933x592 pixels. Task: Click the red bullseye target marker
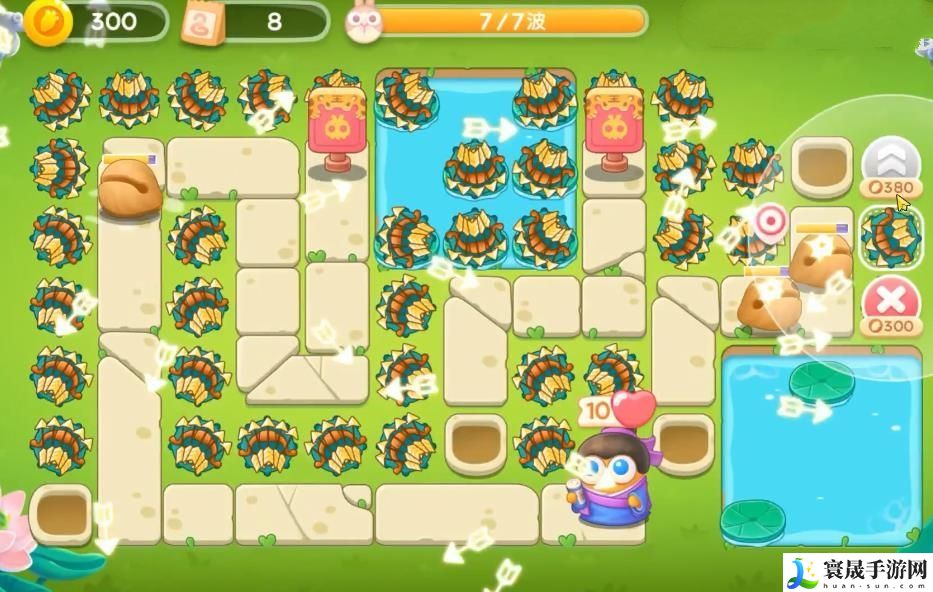[x=770, y=219]
